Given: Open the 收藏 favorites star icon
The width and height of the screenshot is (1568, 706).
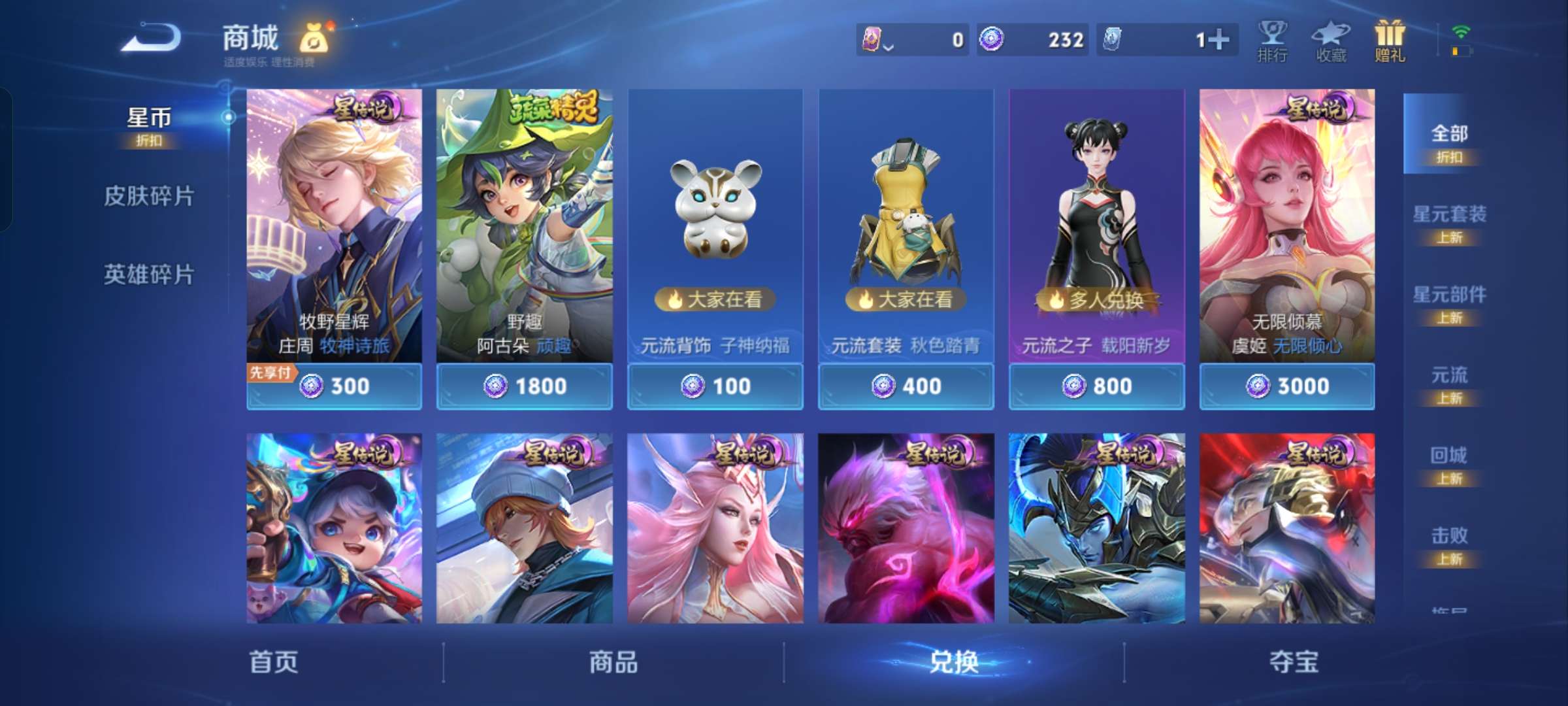Looking at the screenshot, I should (1331, 41).
